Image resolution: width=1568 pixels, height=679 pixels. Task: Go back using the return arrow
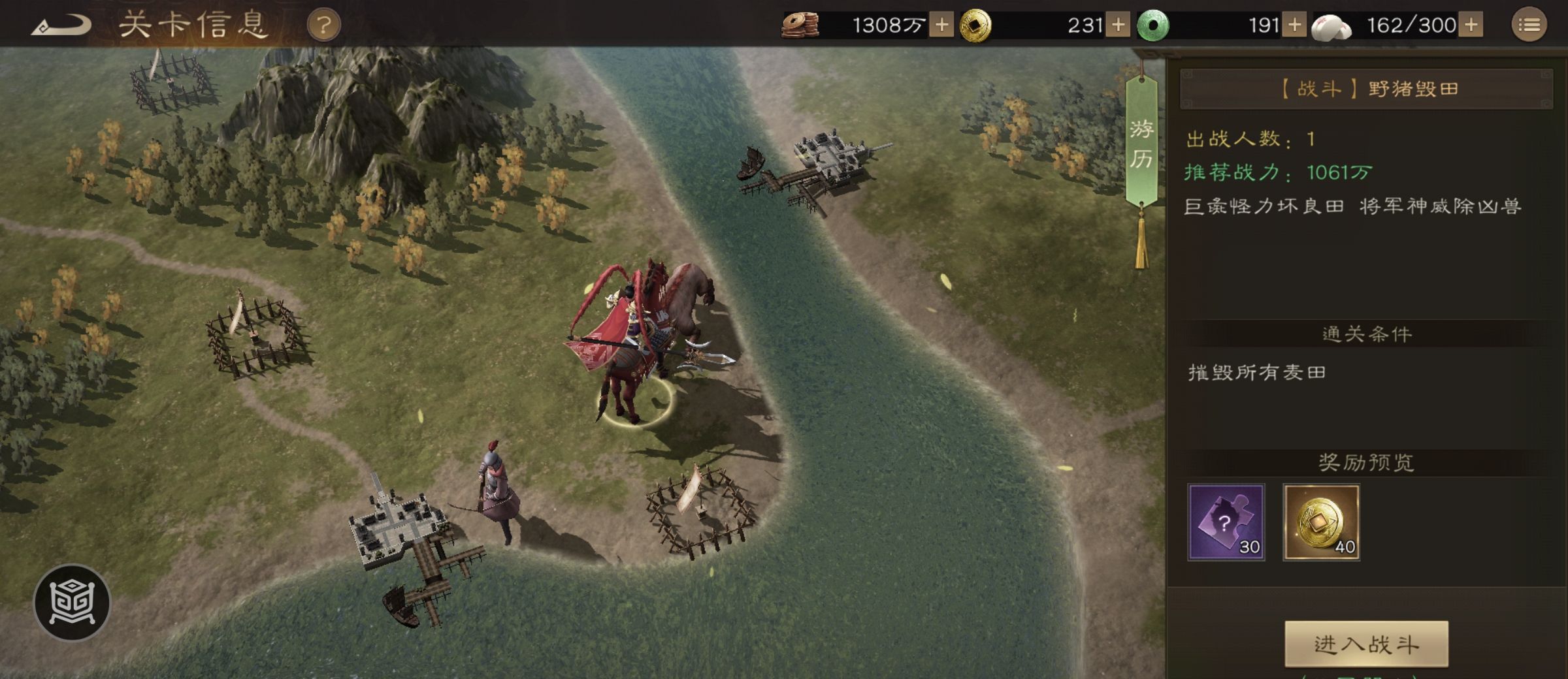[62, 26]
